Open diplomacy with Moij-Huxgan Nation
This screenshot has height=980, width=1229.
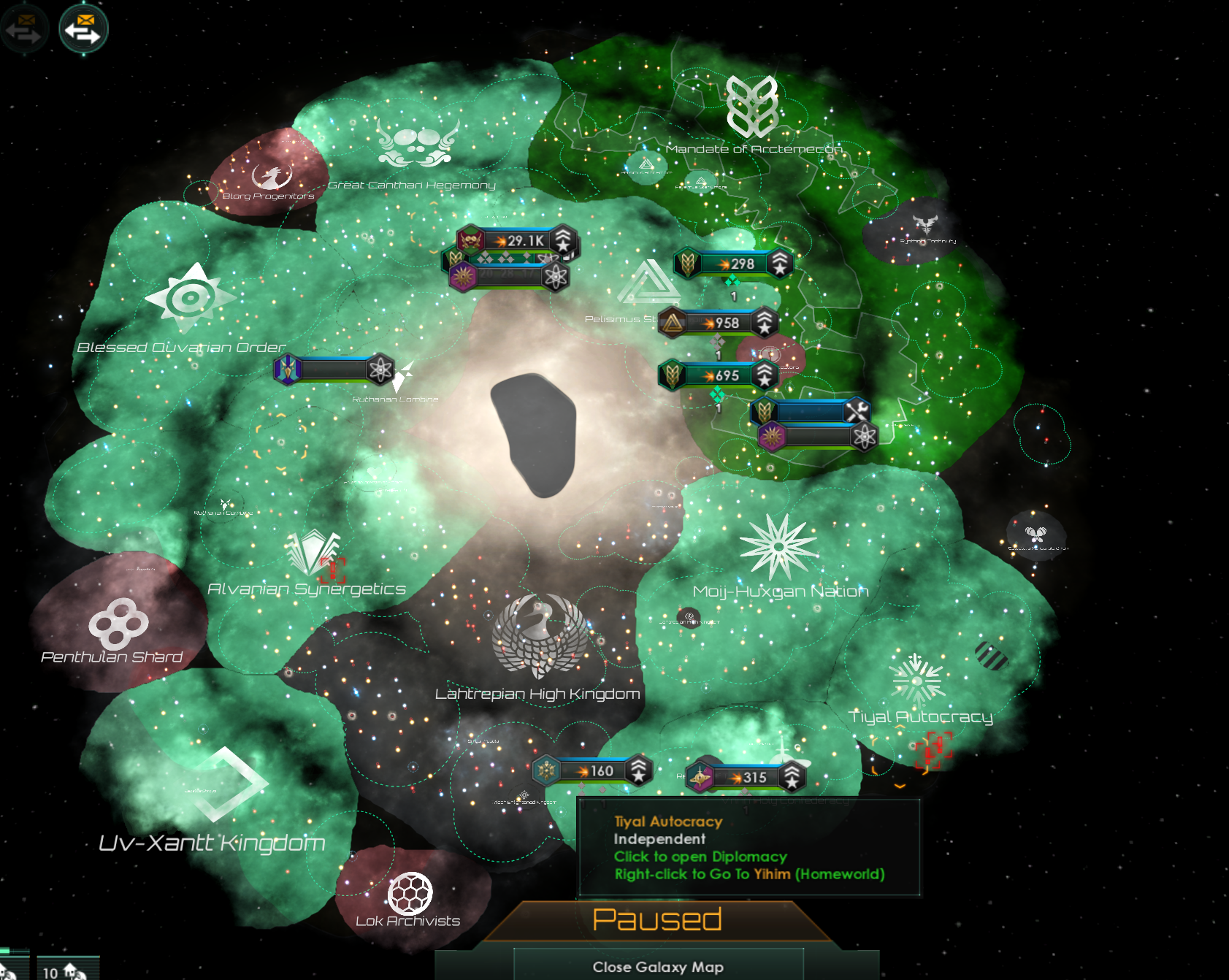coord(778,548)
